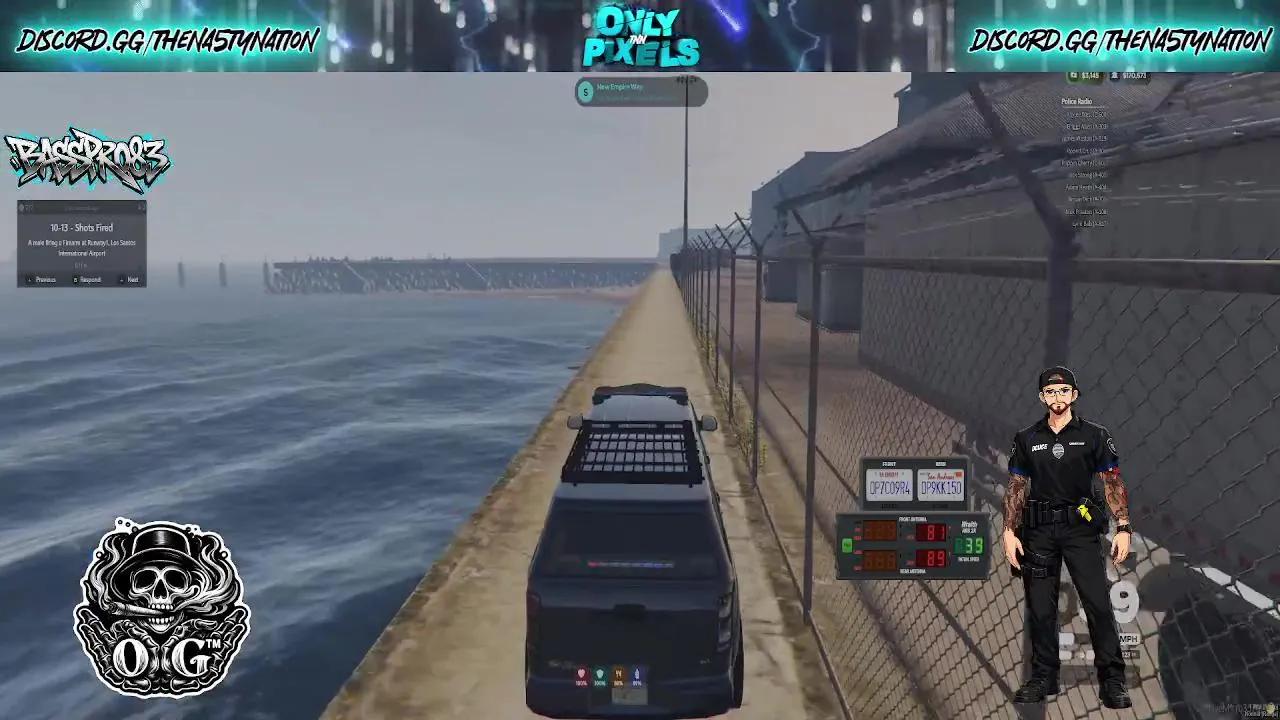Click the green cash icon showing $3,145
Image resolution: width=1280 pixels, height=720 pixels.
click(1073, 75)
